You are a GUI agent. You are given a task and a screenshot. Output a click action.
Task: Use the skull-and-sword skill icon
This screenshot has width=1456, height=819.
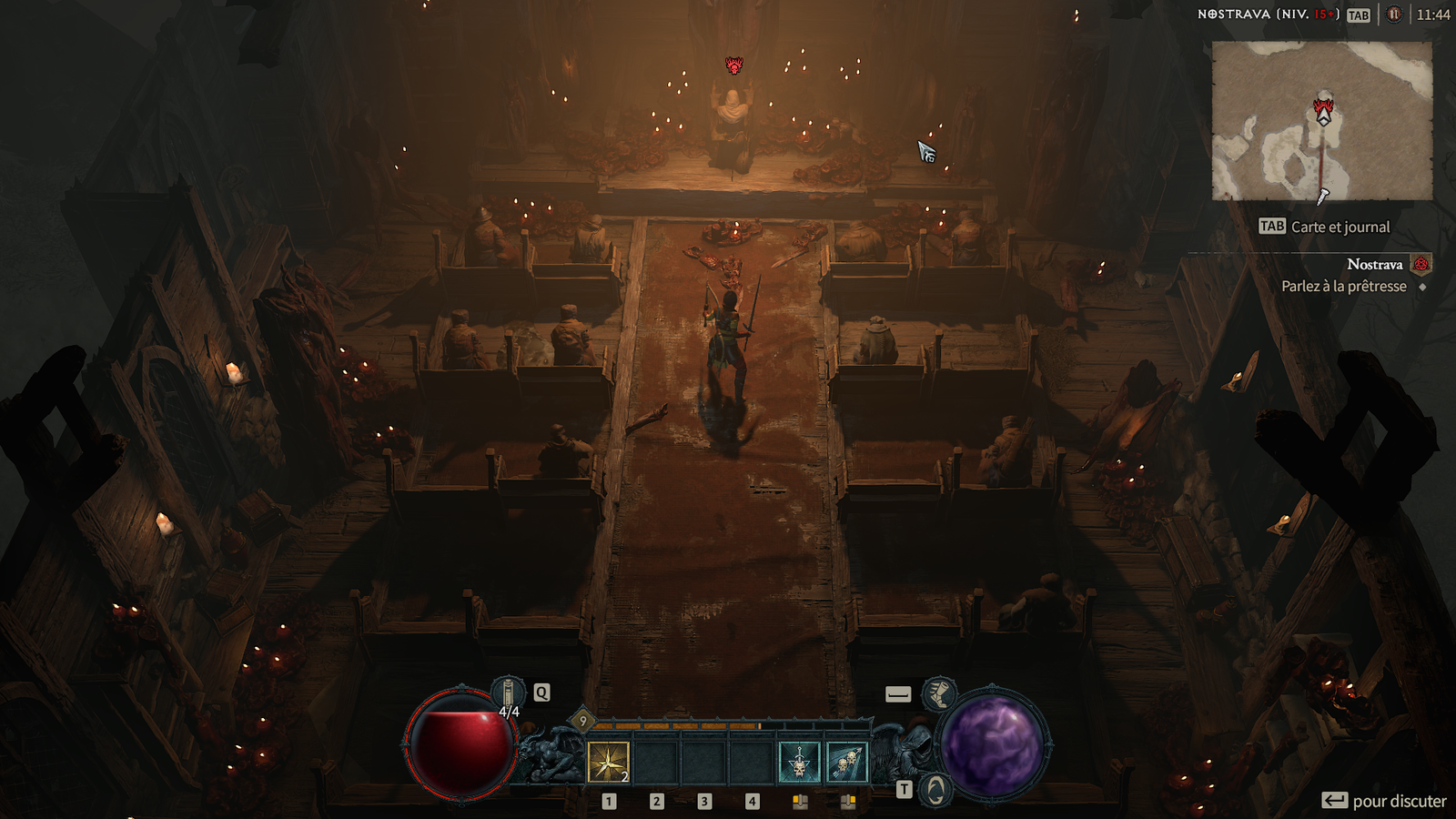[799, 762]
